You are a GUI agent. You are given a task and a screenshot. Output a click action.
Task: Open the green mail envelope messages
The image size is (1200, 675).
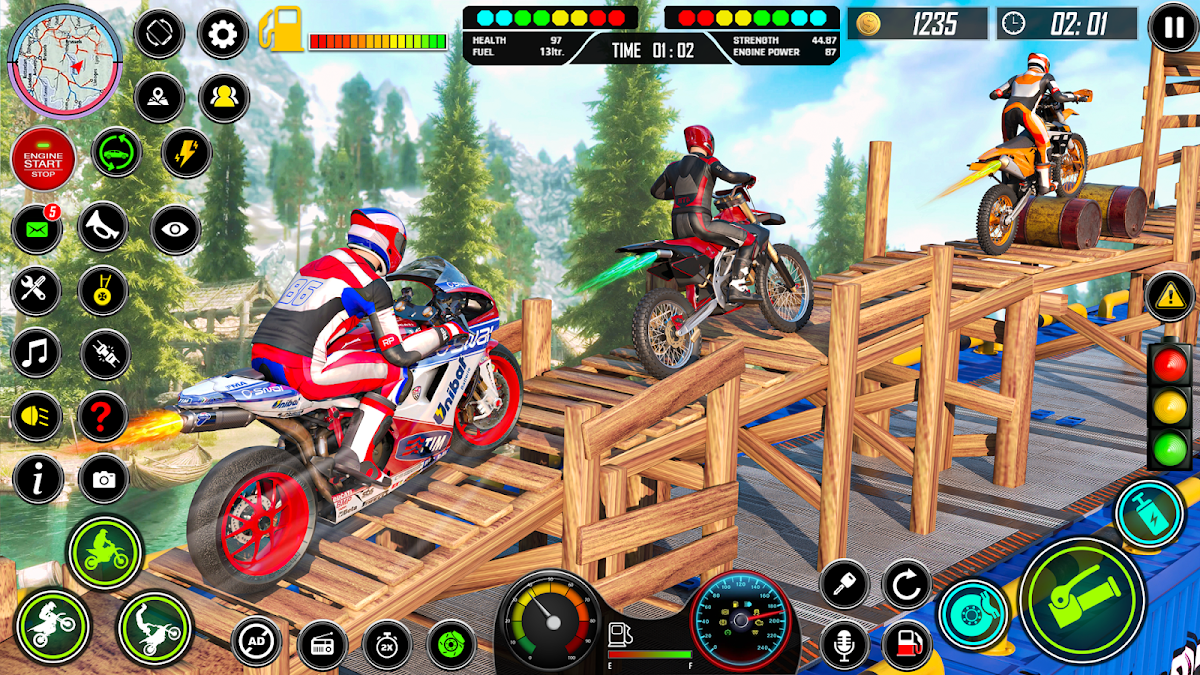pyautogui.click(x=36, y=231)
